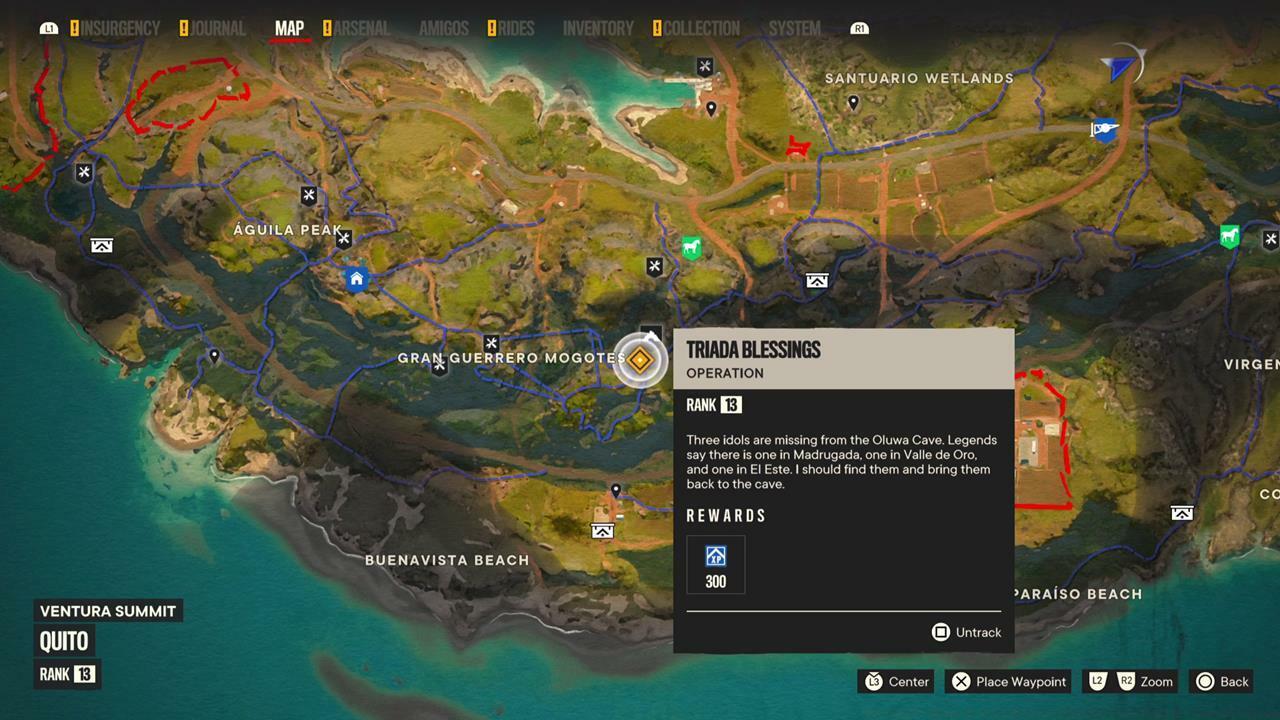Click the Zoom control at the bottom bar
This screenshot has height=720, width=1280.
coord(1131,682)
